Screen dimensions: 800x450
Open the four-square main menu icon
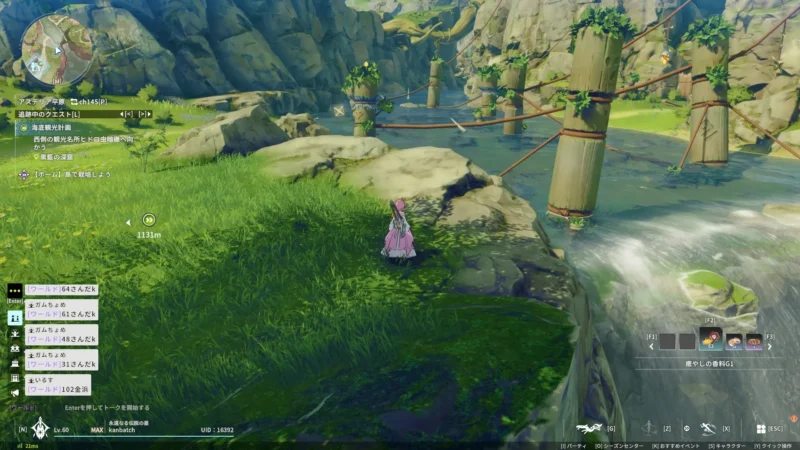[x=760, y=428]
